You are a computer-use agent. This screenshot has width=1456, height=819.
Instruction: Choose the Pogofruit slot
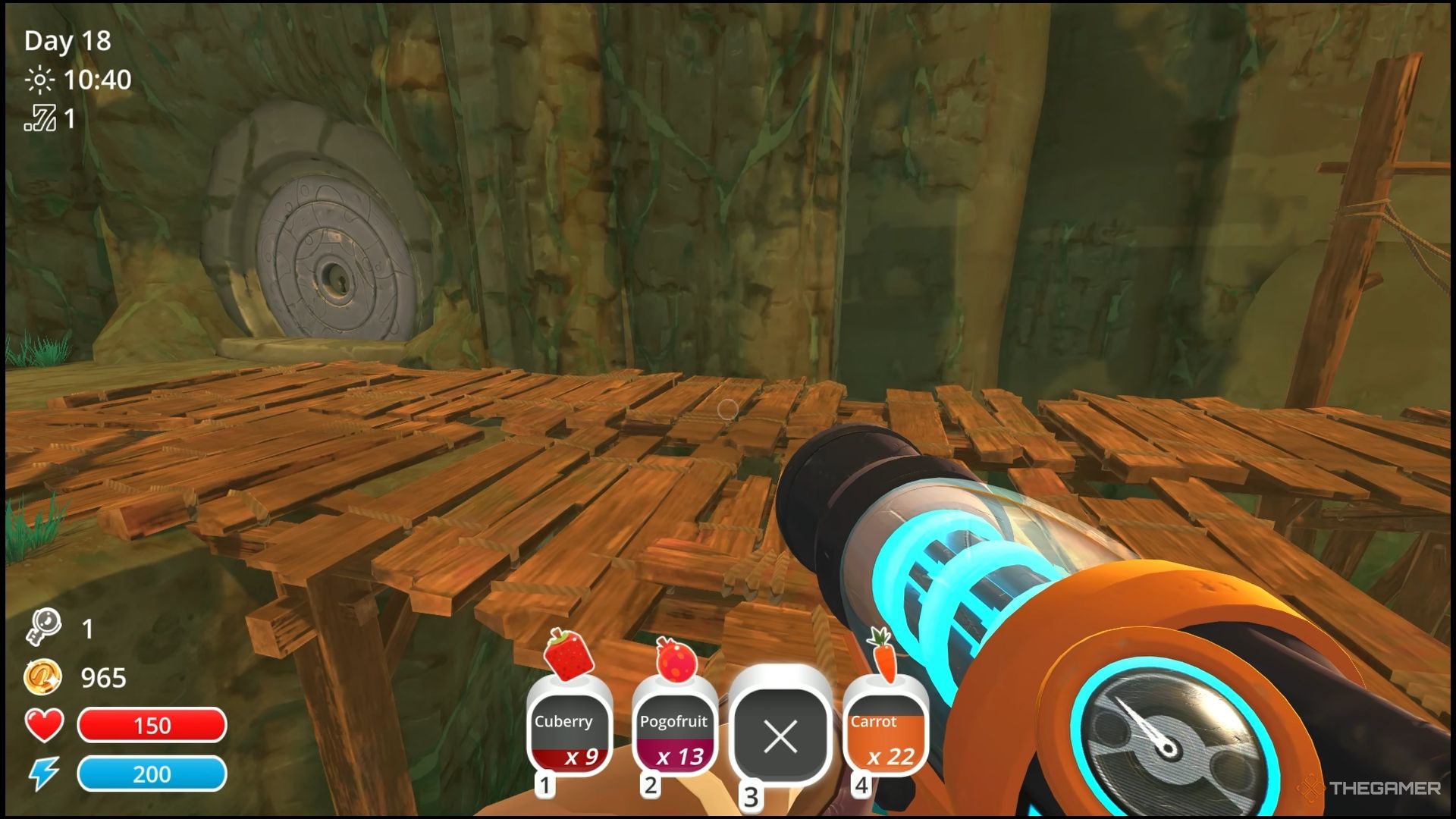[673, 733]
